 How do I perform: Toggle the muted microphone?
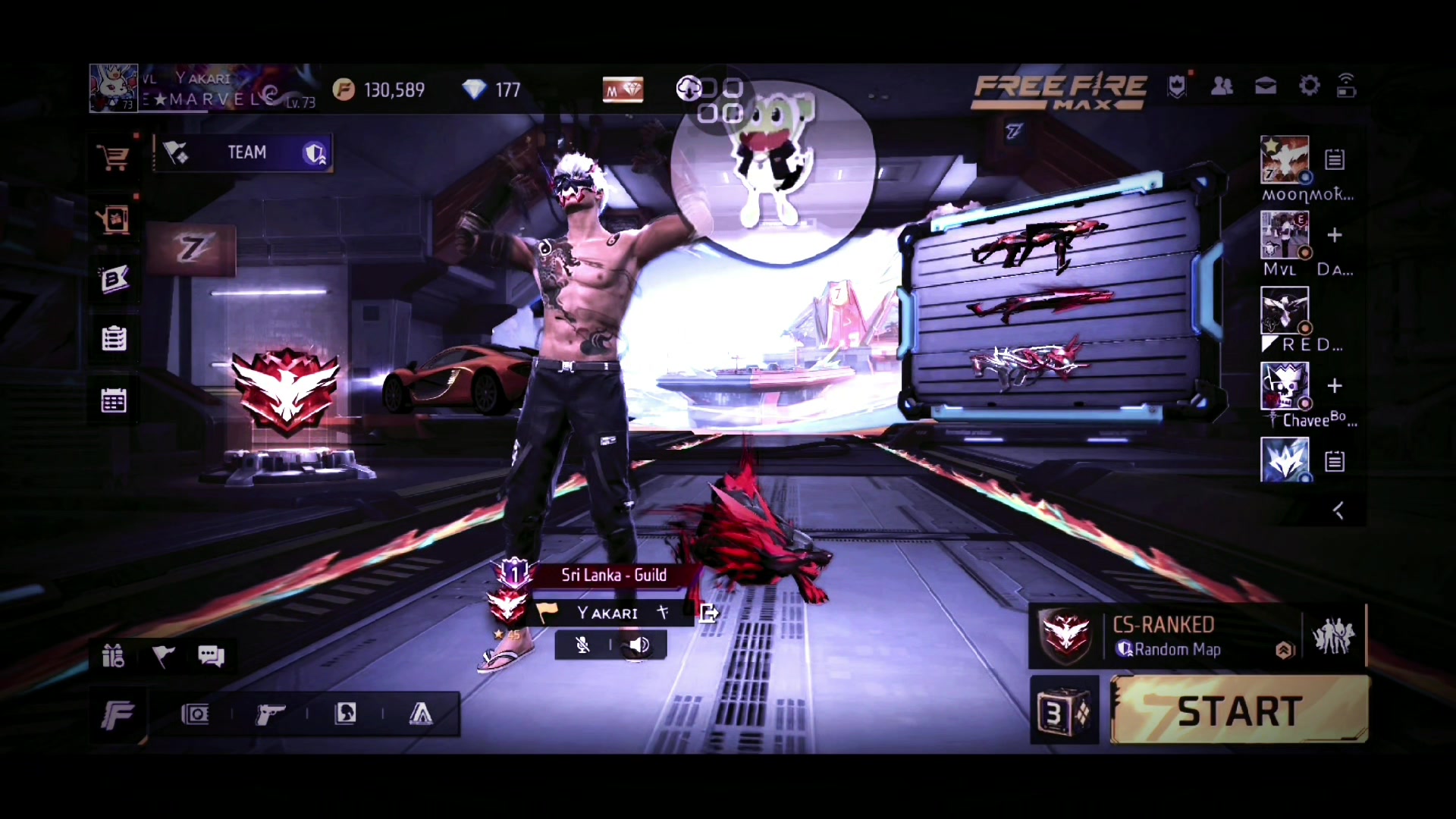click(x=582, y=645)
